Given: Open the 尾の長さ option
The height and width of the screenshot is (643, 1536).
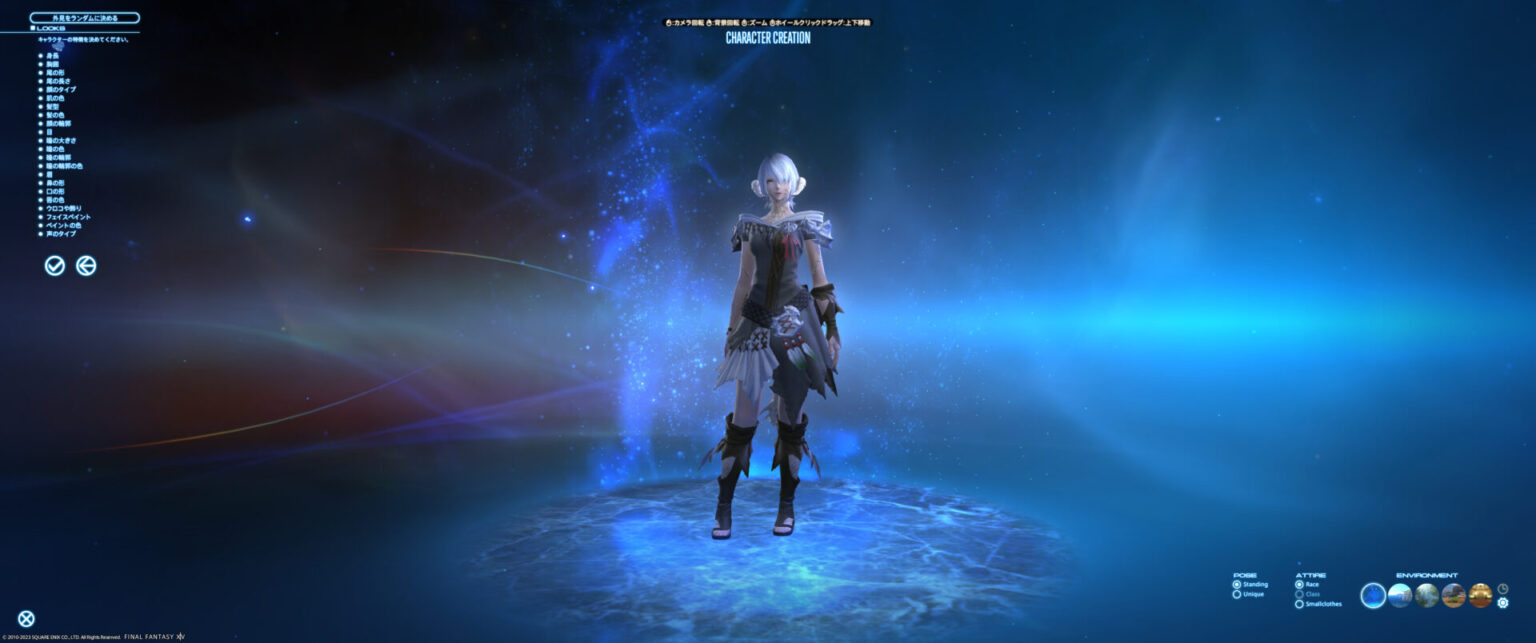Looking at the screenshot, I should point(58,81).
